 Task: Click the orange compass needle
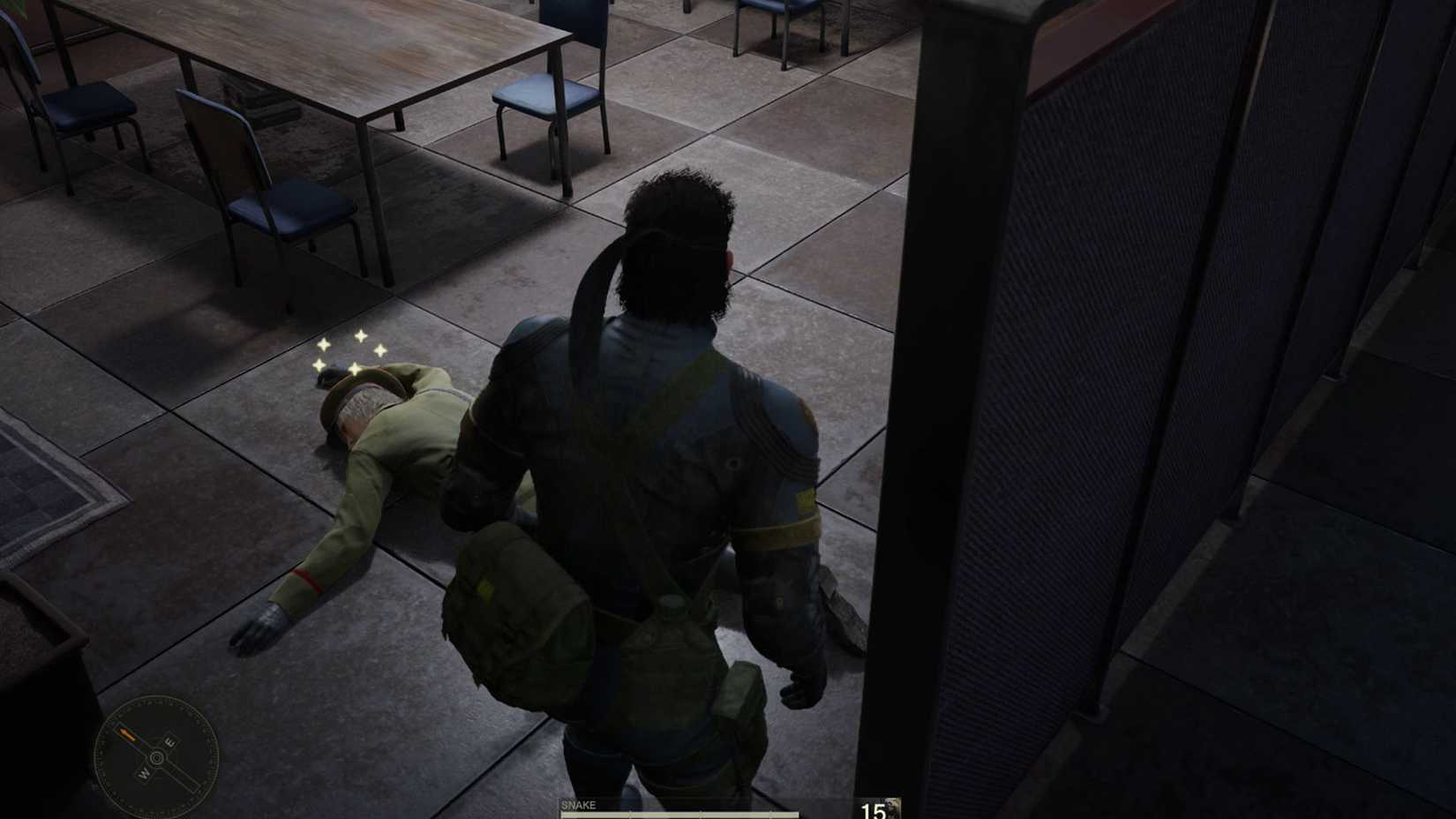[126, 734]
